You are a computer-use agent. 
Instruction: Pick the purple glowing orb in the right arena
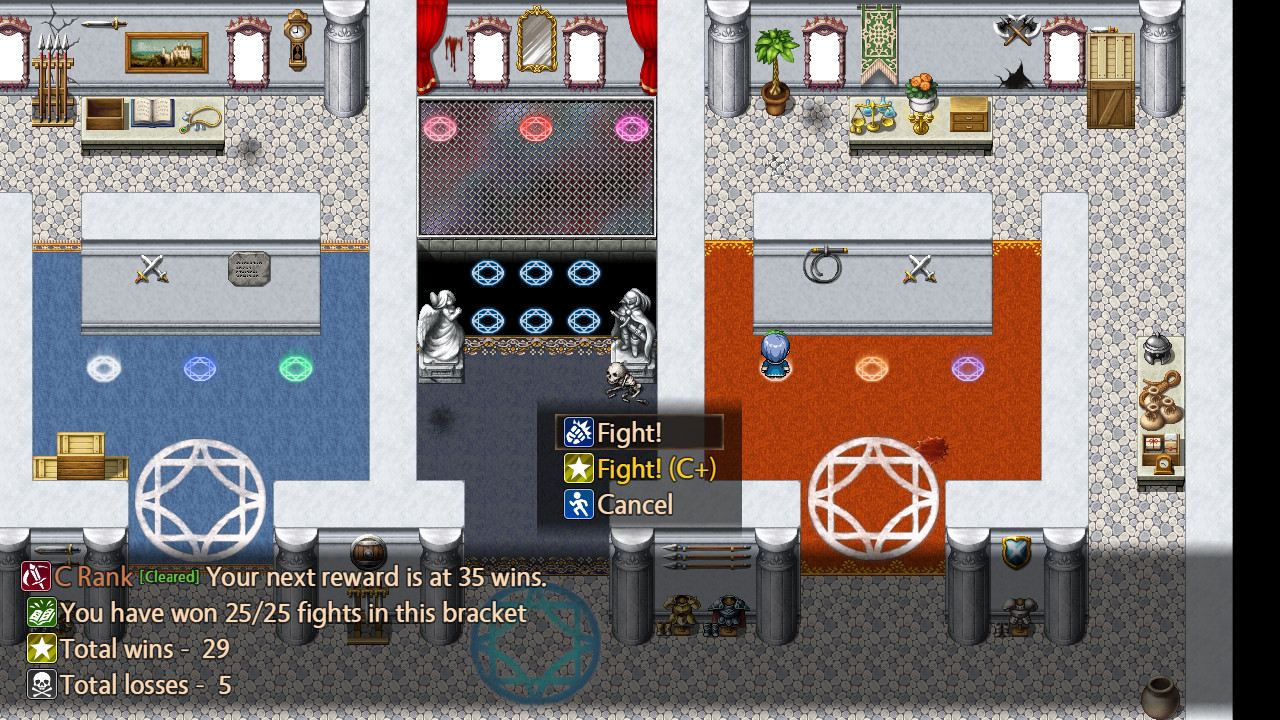[968, 369]
